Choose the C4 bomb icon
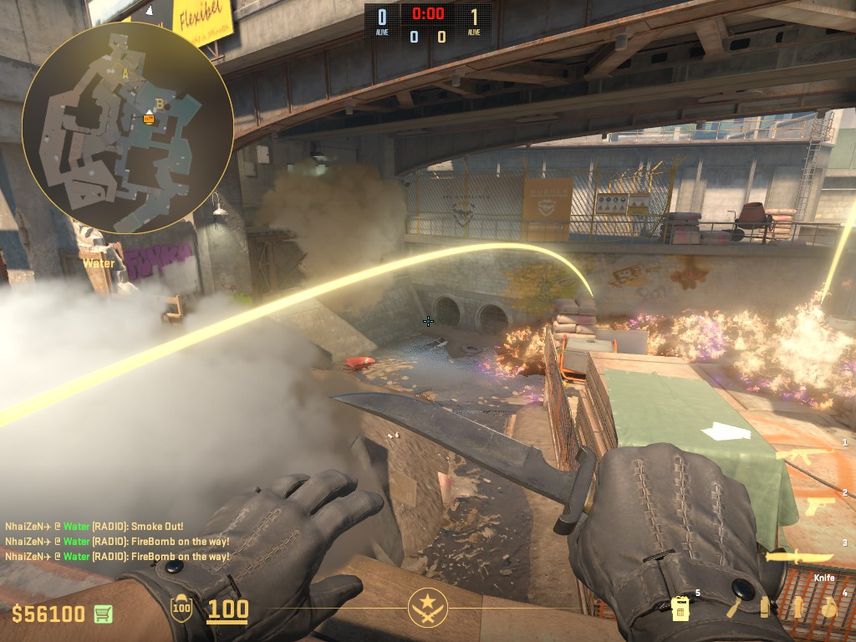This screenshot has width=856, height=642. pos(680,608)
